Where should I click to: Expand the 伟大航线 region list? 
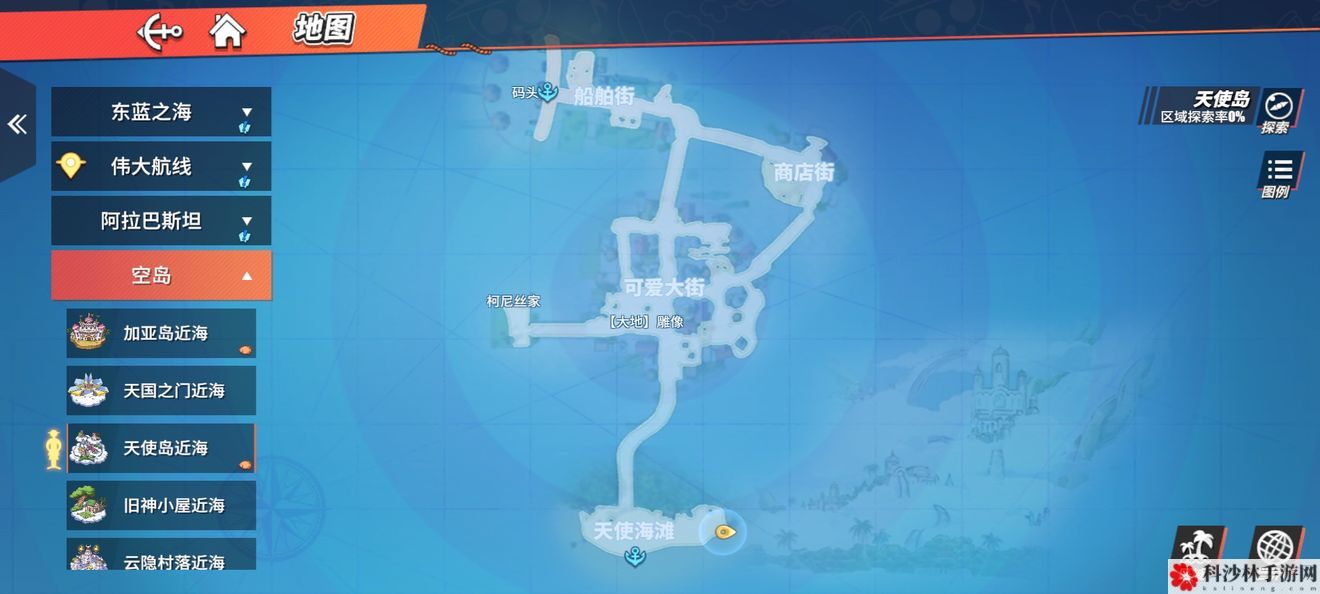click(x=161, y=167)
